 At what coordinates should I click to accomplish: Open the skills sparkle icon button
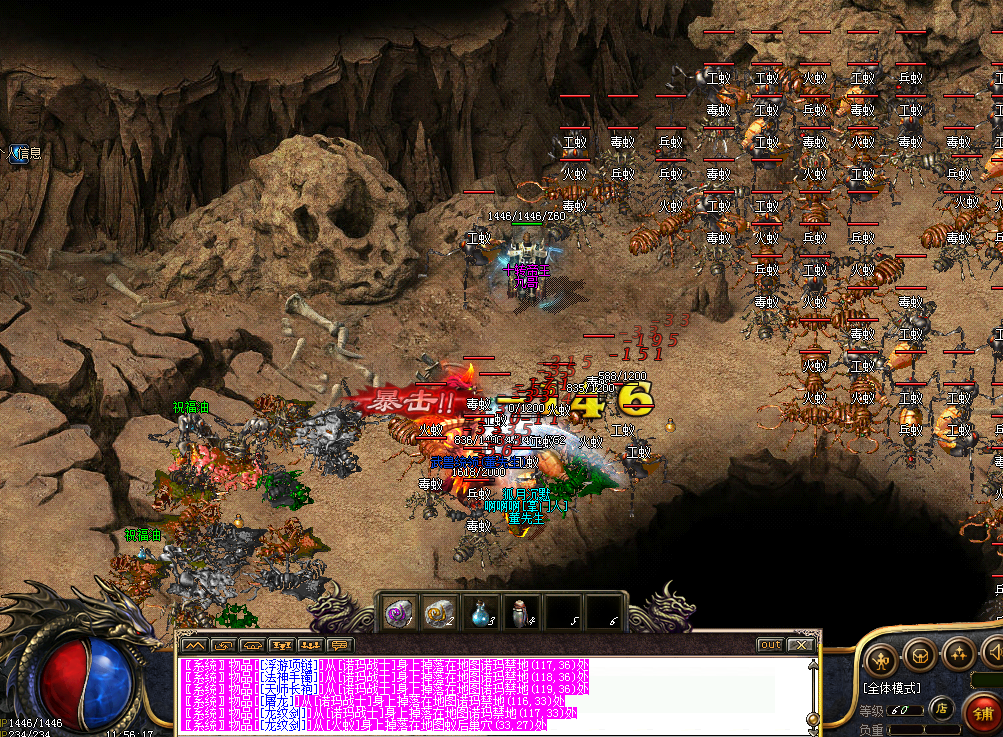tap(957, 655)
